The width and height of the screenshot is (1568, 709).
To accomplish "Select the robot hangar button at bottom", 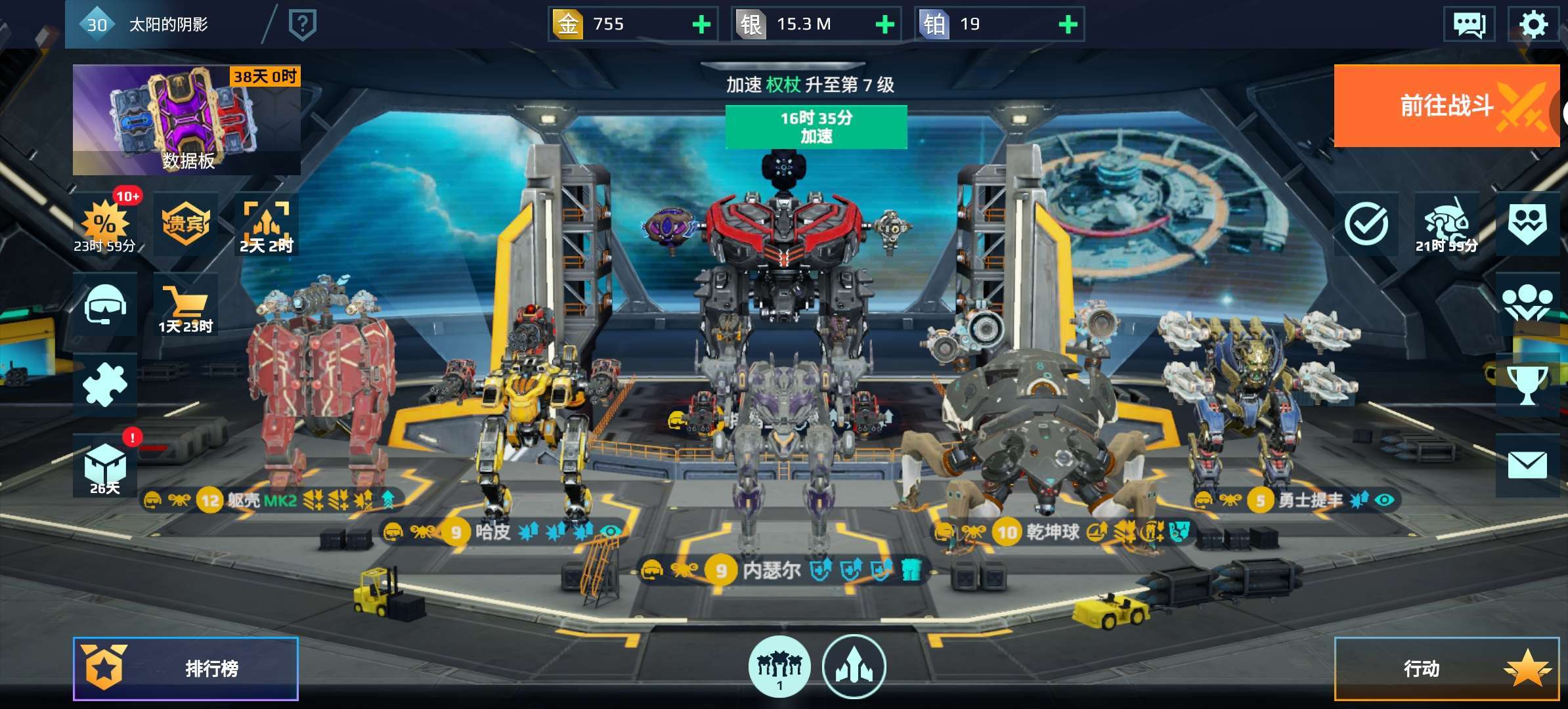I will click(779, 666).
